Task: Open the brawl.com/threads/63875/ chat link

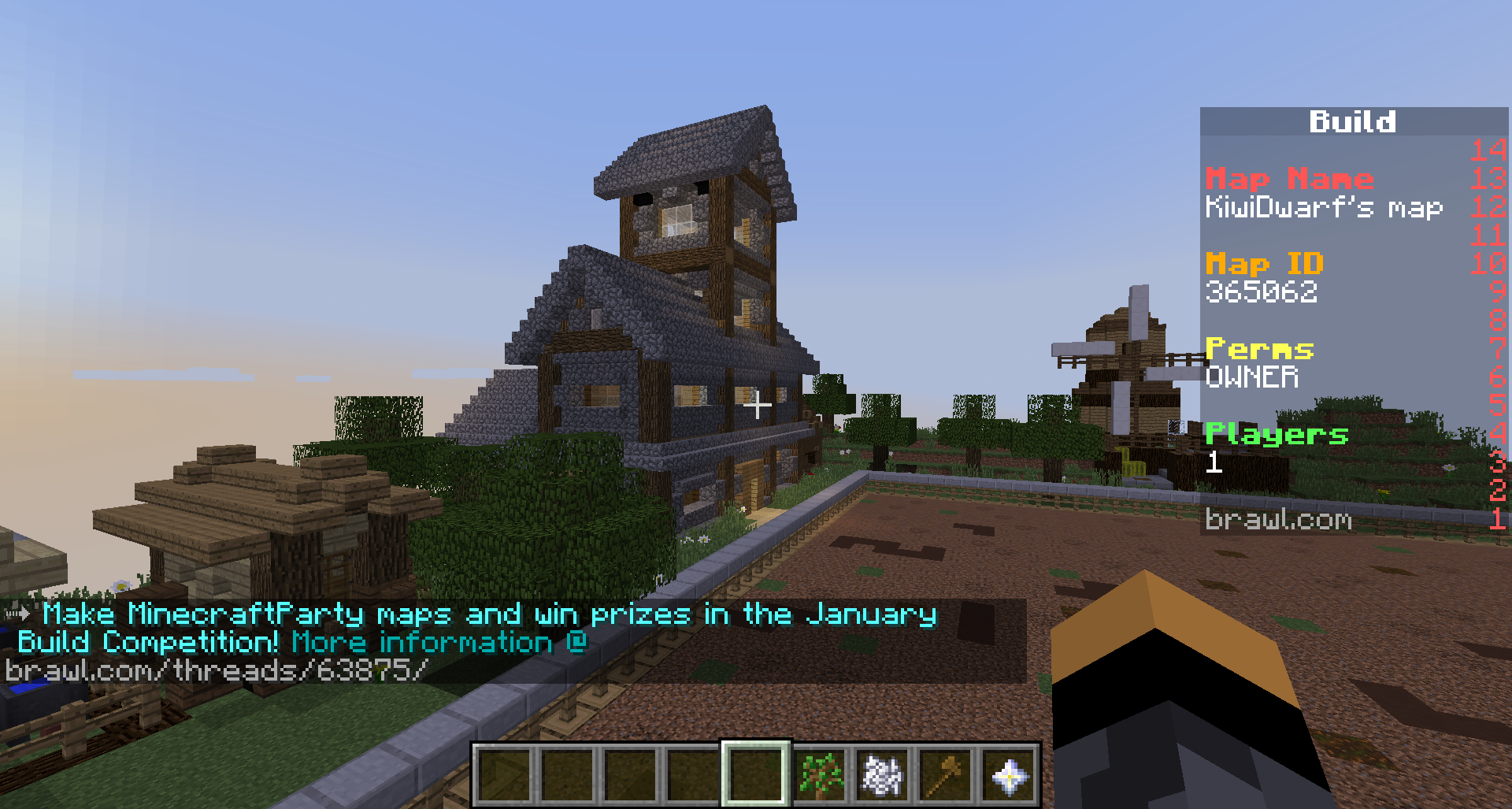Action: coord(217,670)
